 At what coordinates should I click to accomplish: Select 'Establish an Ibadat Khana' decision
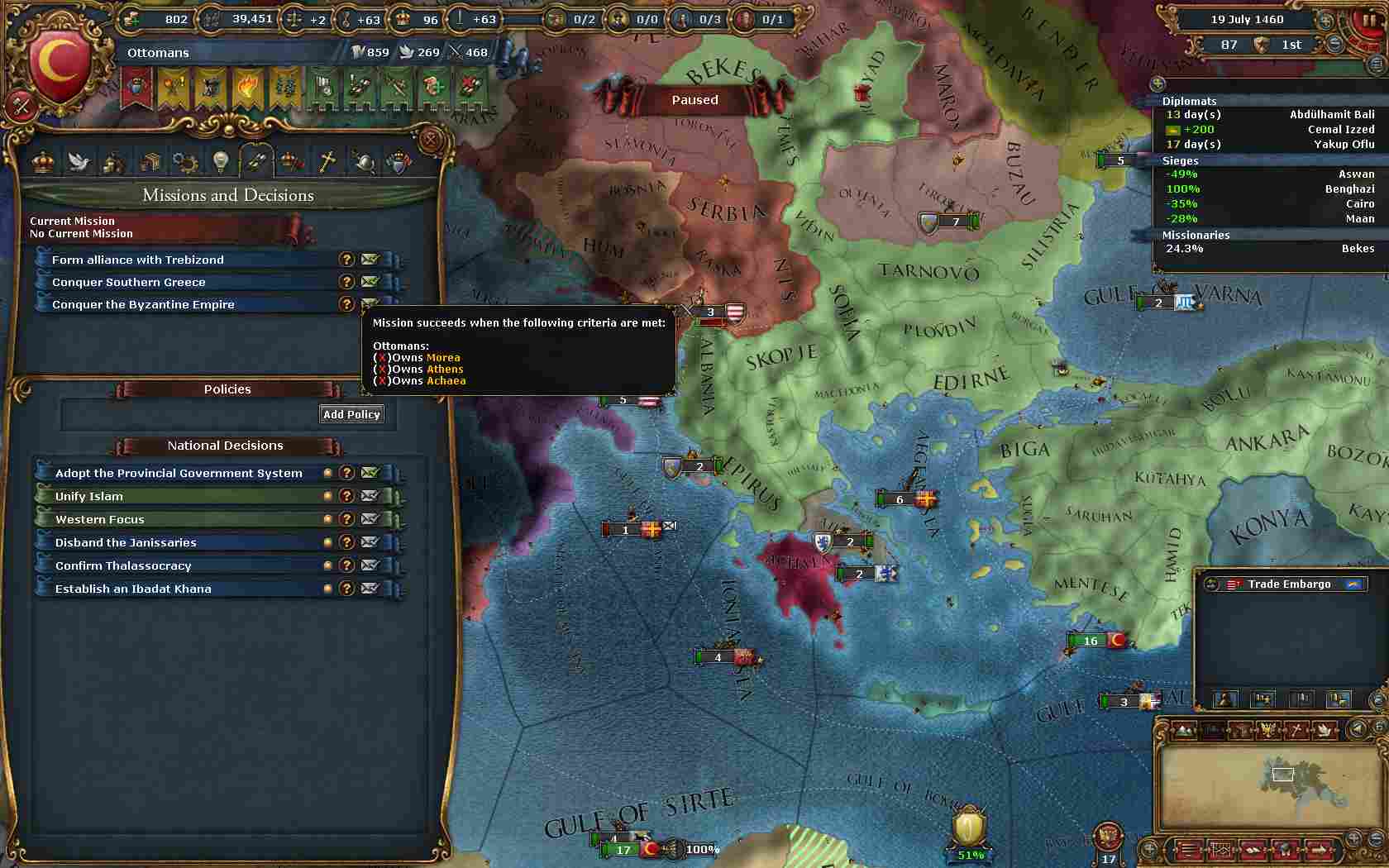(x=133, y=589)
